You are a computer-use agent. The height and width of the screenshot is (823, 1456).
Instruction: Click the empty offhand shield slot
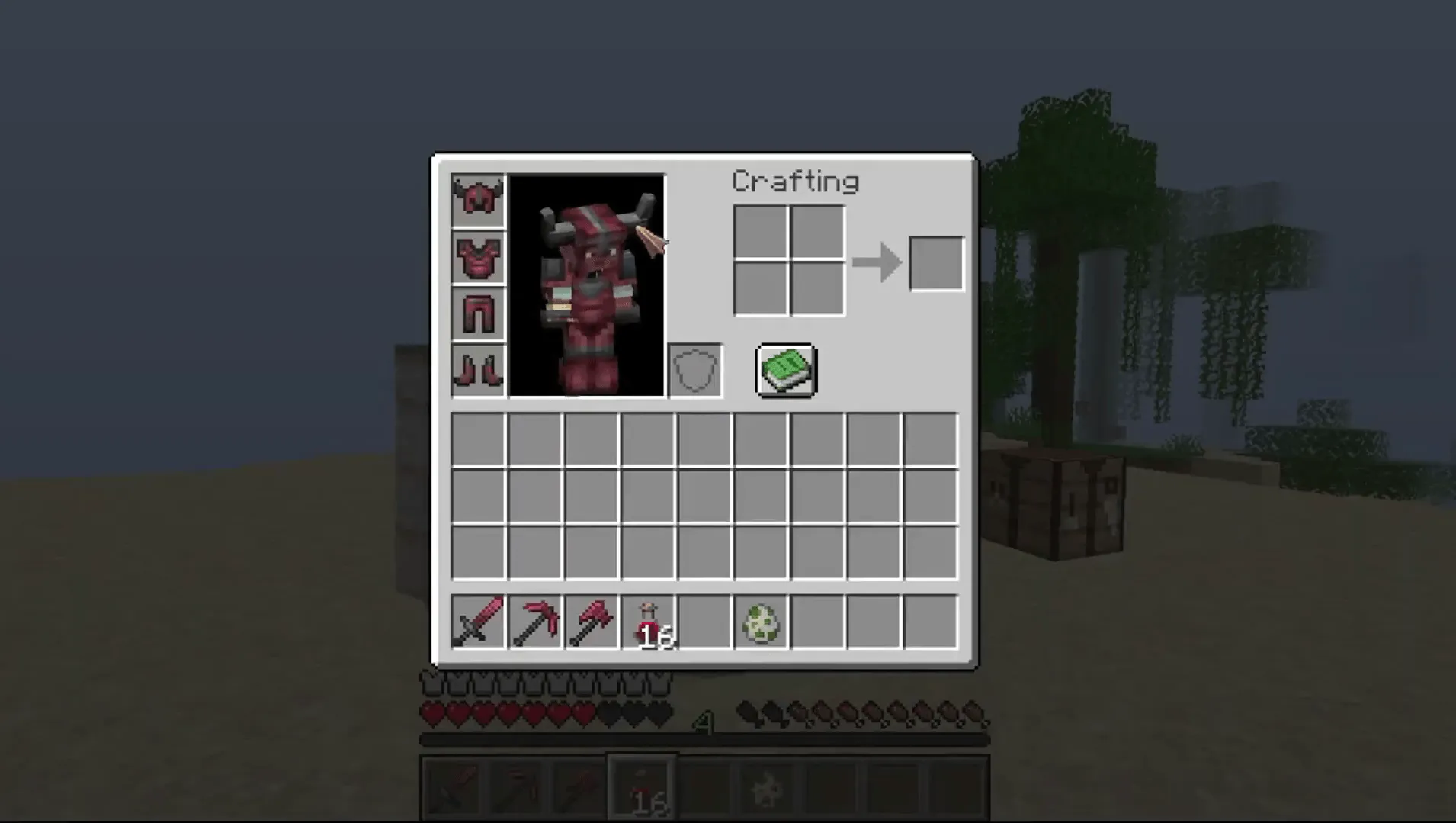coord(694,371)
